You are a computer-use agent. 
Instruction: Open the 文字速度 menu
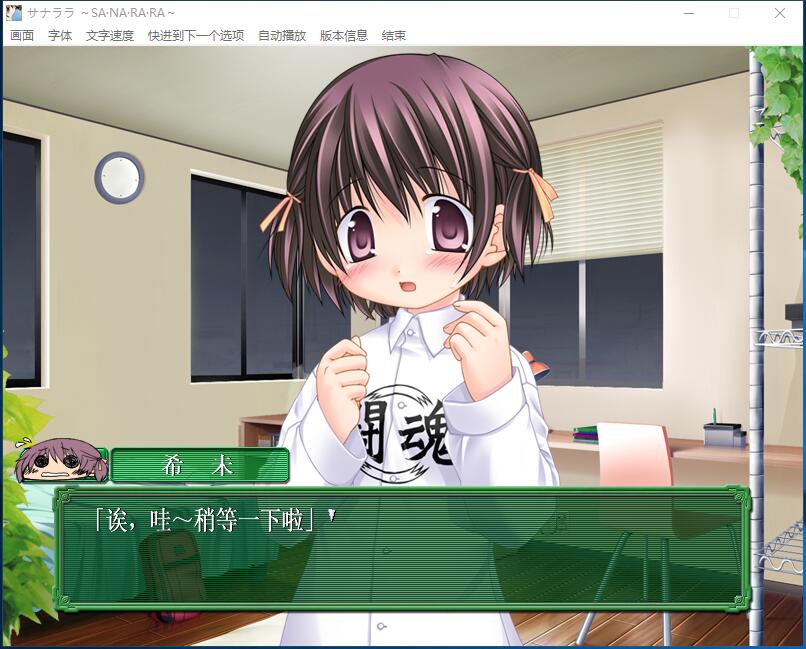coord(110,36)
